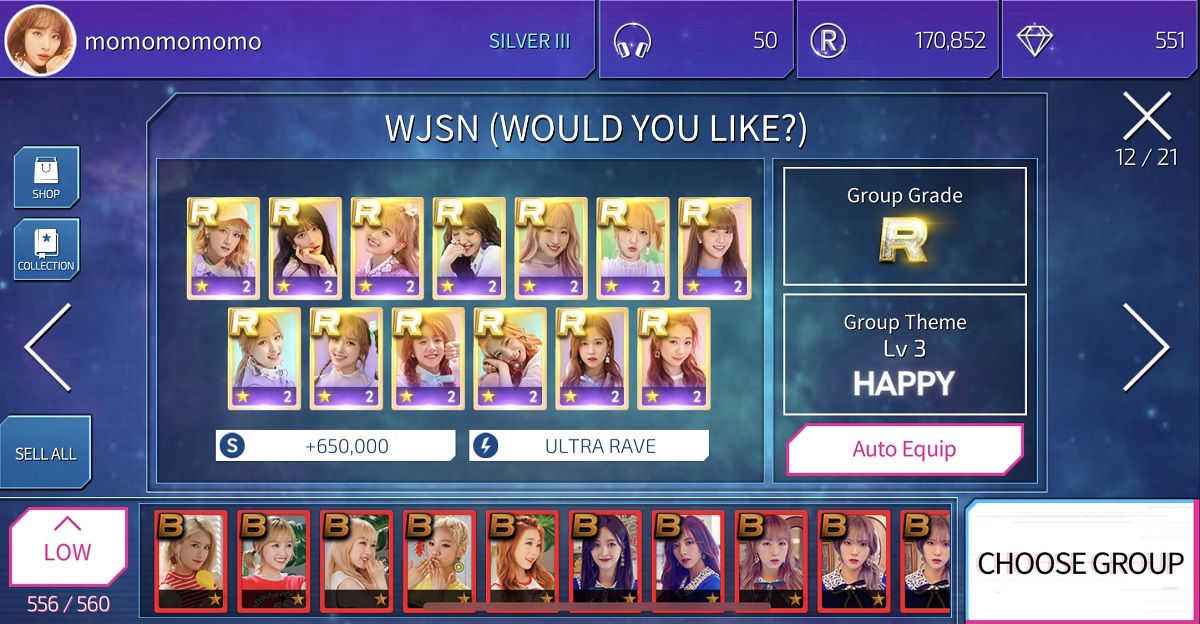Select the first equipped R card in top row
The height and width of the screenshot is (624, 1200).
point(223,249)
